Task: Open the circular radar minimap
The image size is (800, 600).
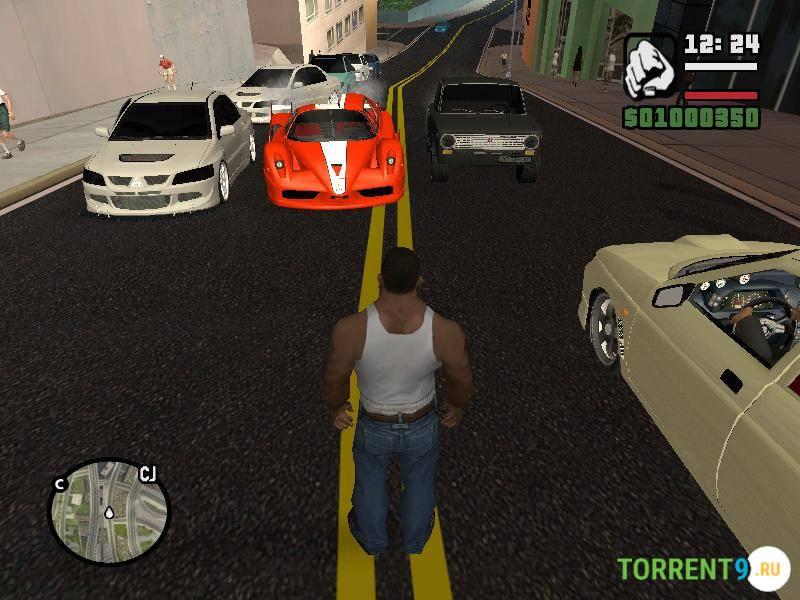Action: (108, 511)
